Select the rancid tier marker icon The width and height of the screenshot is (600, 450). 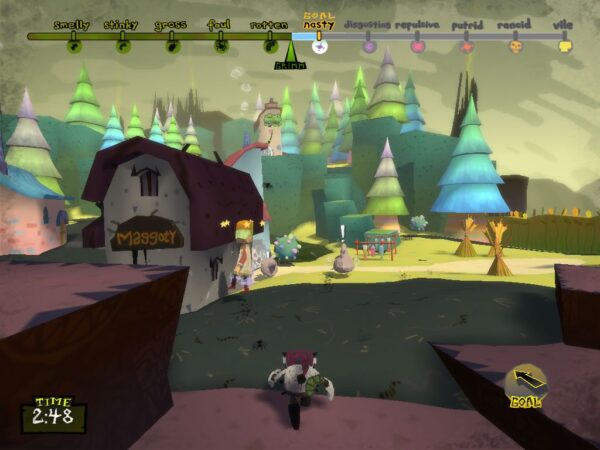pos(515,45)
